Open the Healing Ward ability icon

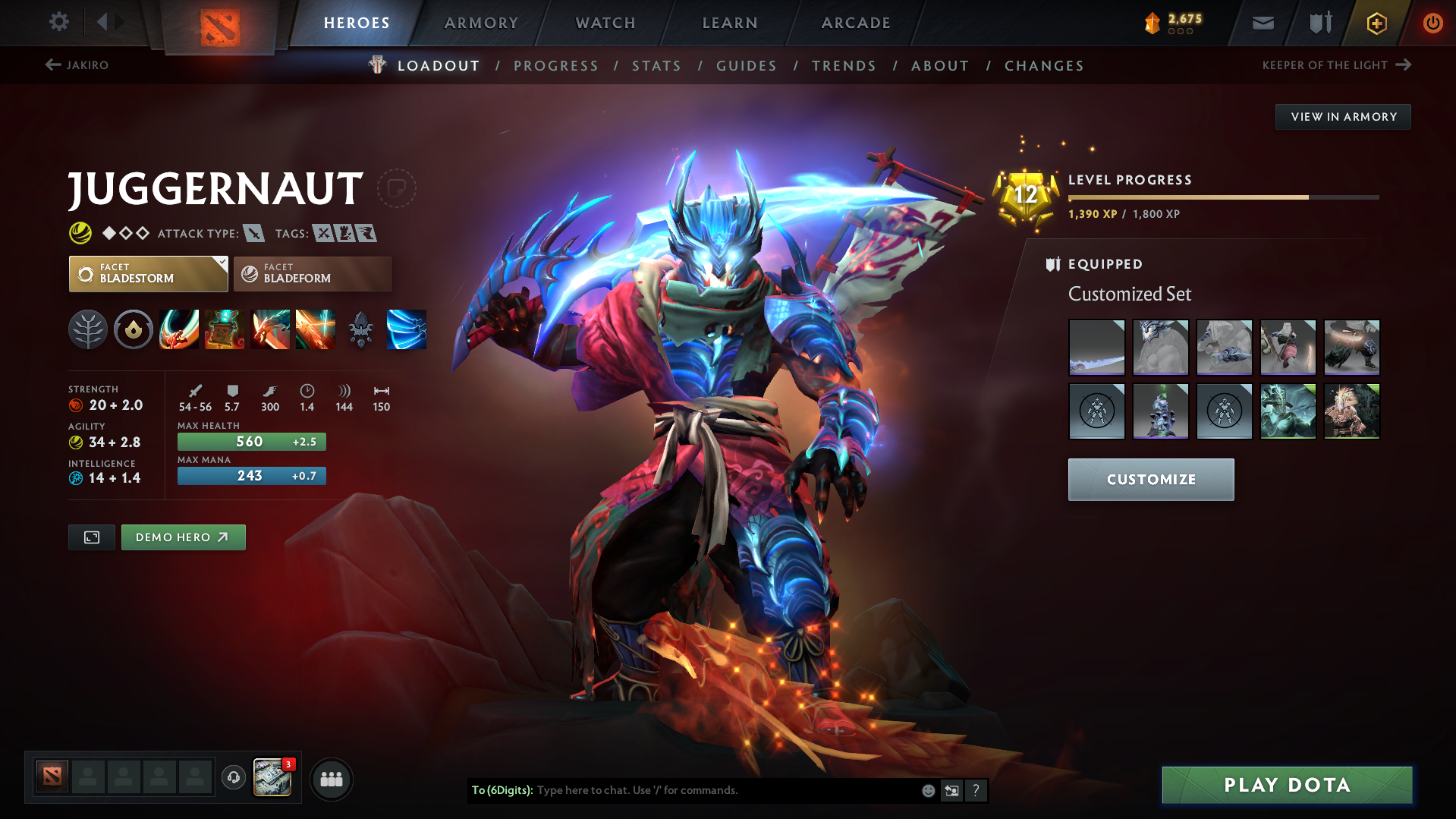click(225, 329)
